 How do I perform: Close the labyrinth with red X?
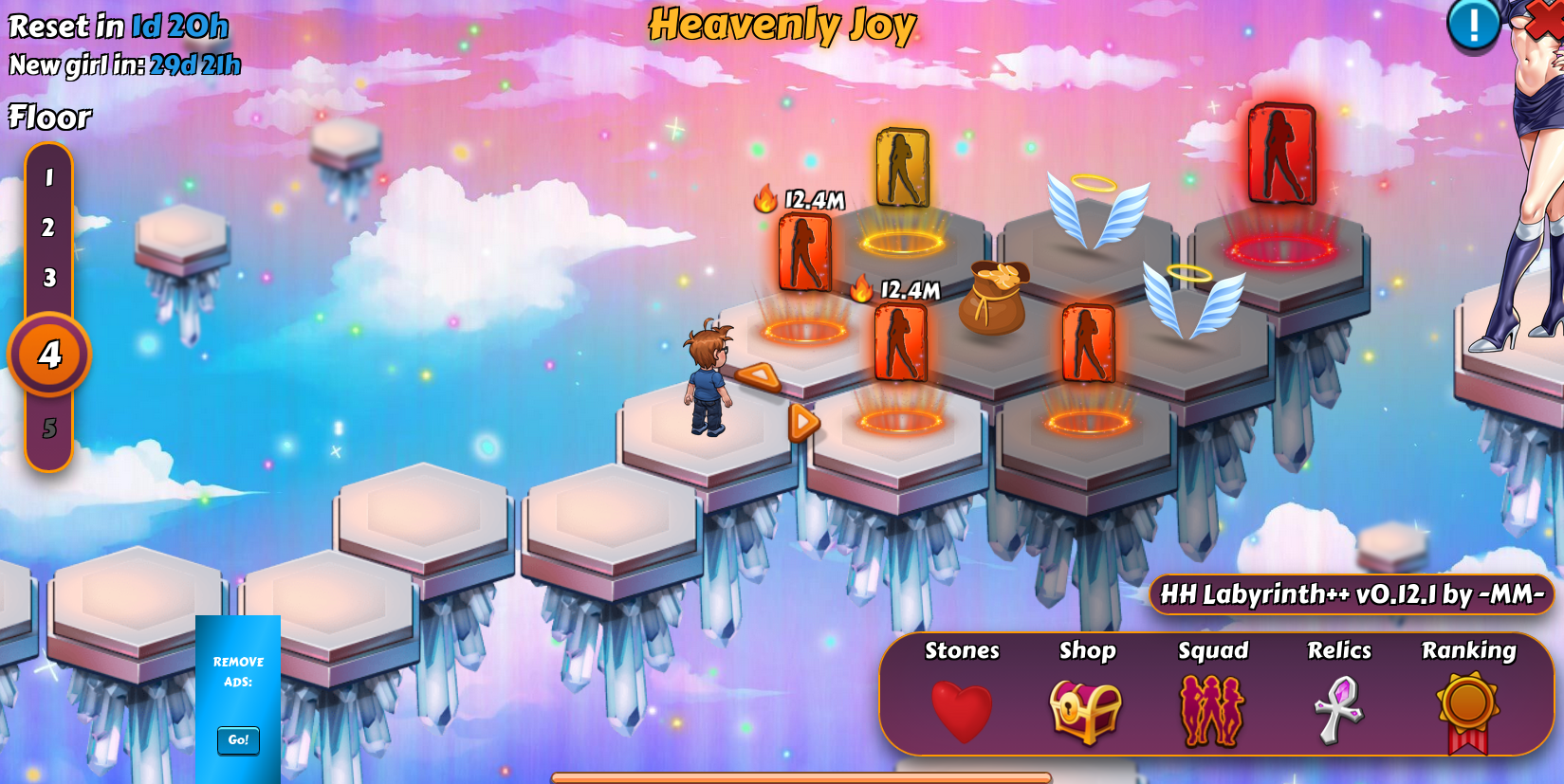1546,17
